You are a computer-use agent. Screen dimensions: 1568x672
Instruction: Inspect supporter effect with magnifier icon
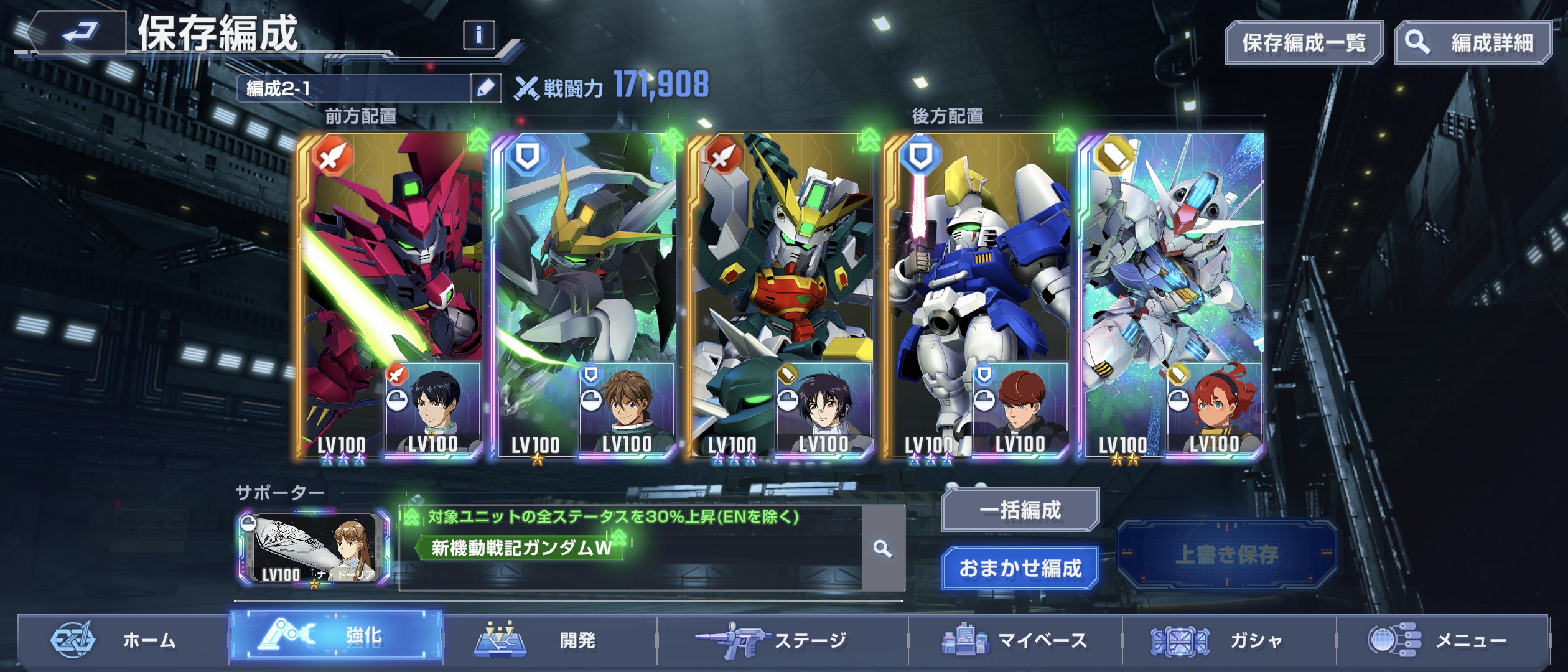(x=882, y=549)
